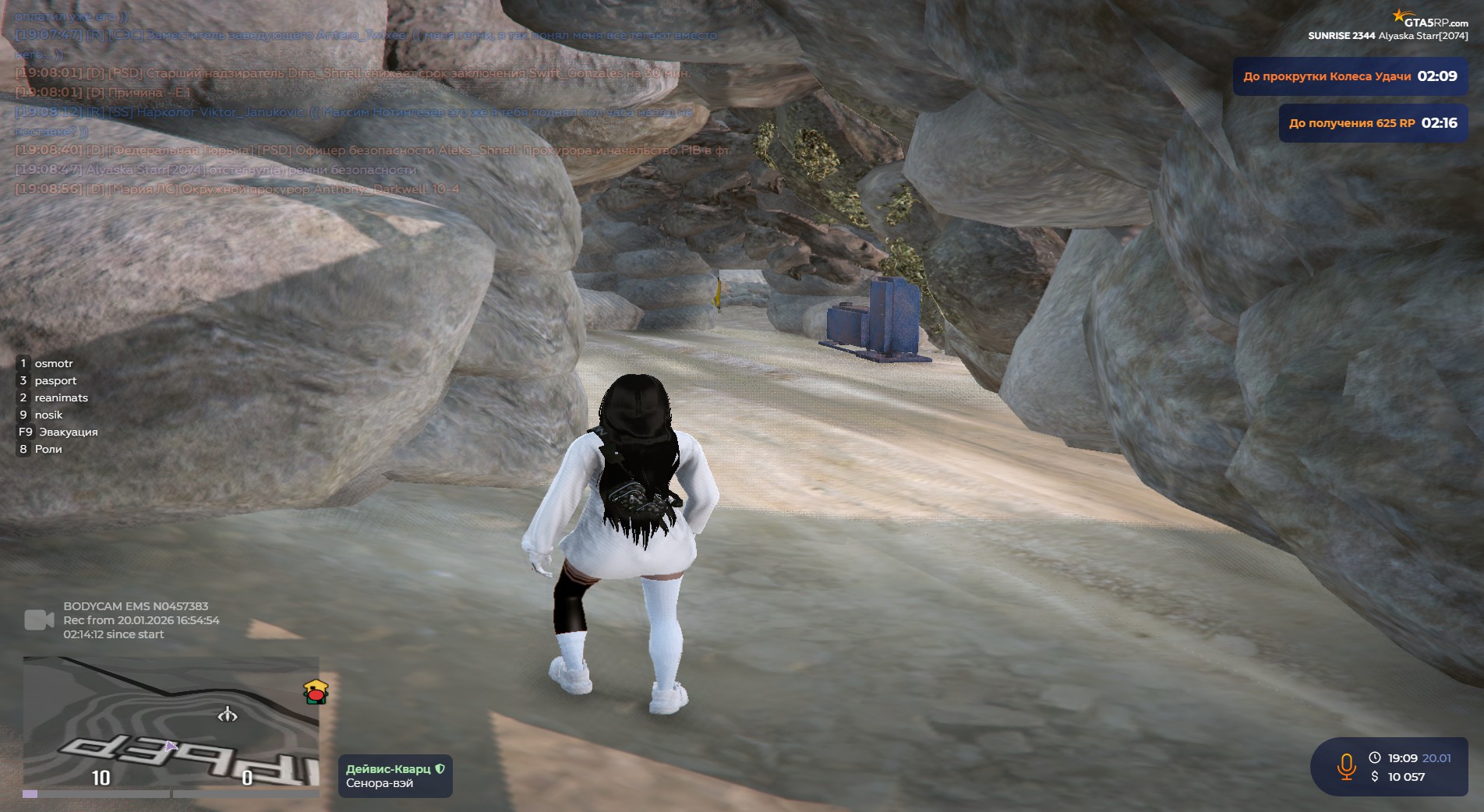Viewport: 1484px width, 812px height.
Task: Open the Роли bind entry
Action: [48, 449]
